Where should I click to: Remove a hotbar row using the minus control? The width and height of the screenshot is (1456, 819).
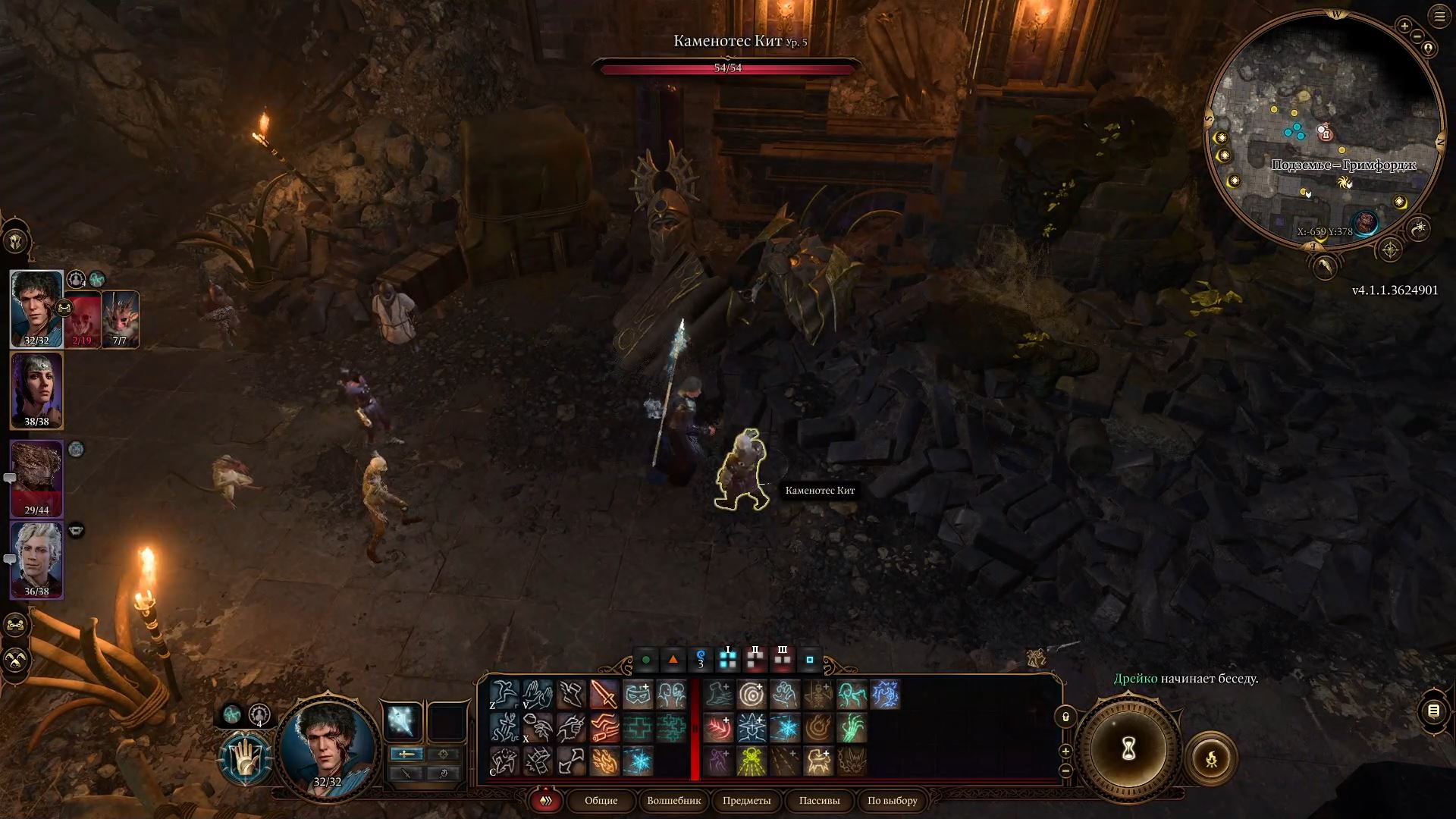click(x=1066, y=770)
